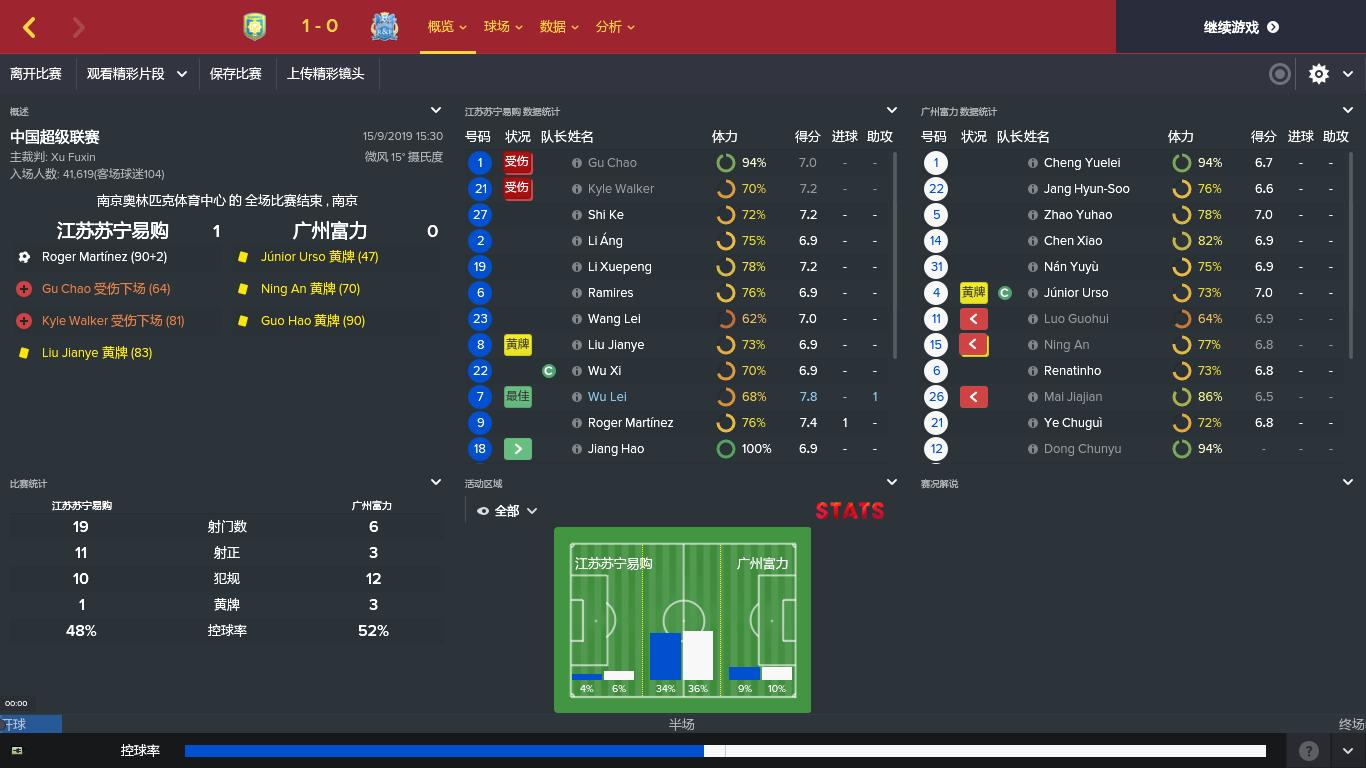Click the round match recording icon near the gear
This screenshot has height=768, width=1366.
(x=1279, y=74)
